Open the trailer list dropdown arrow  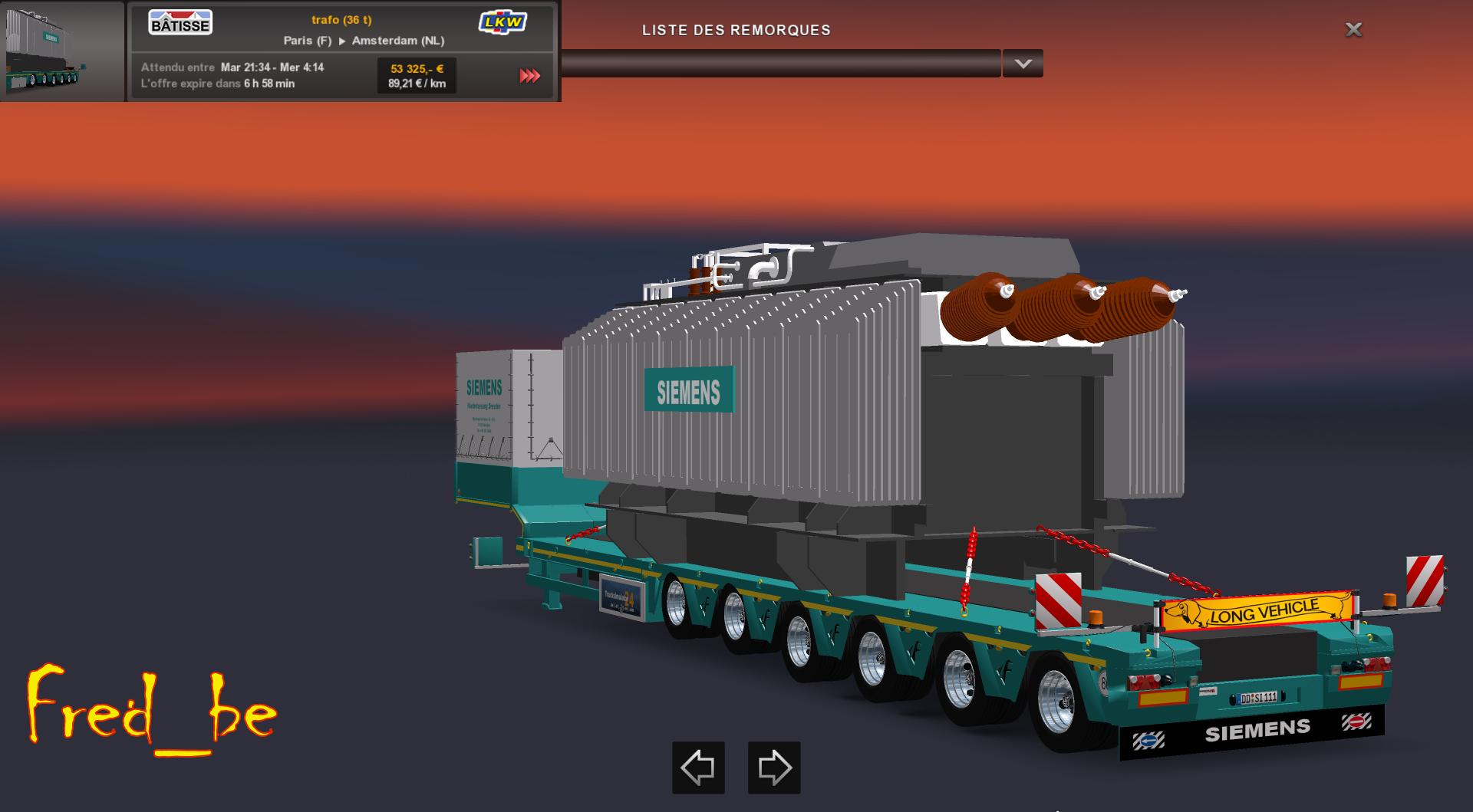pos(1023,64)
